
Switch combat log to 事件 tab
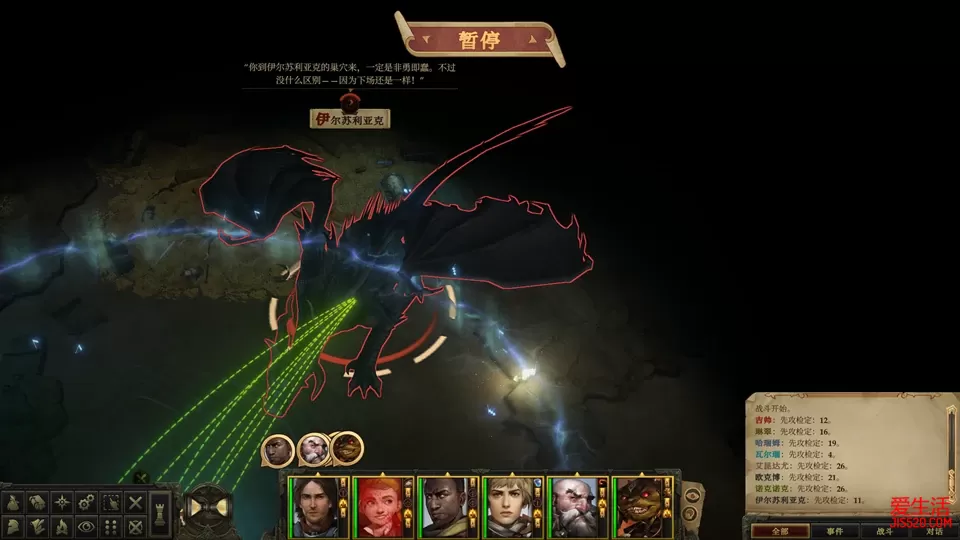[834, 531]
